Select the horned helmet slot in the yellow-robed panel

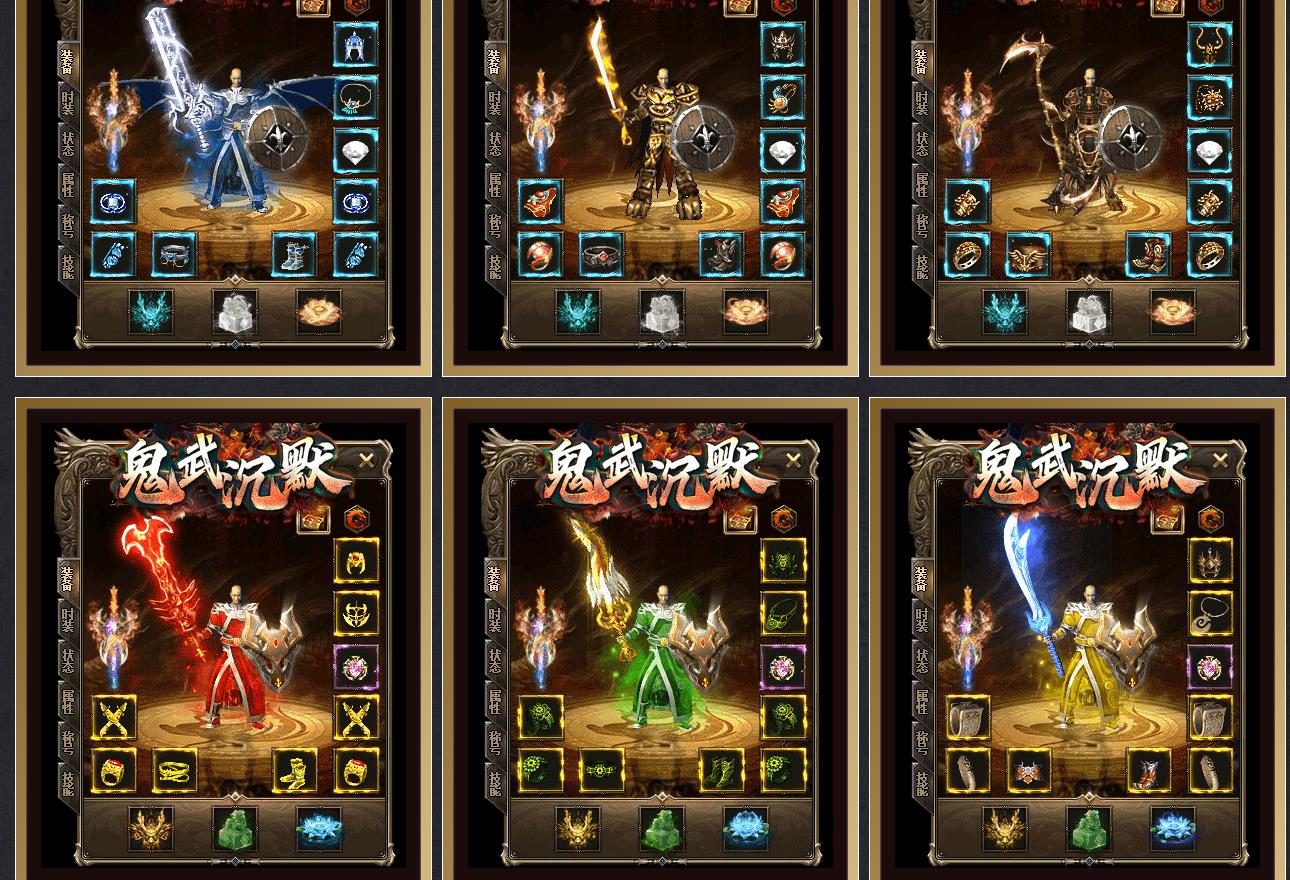[x=1210, y=562]
